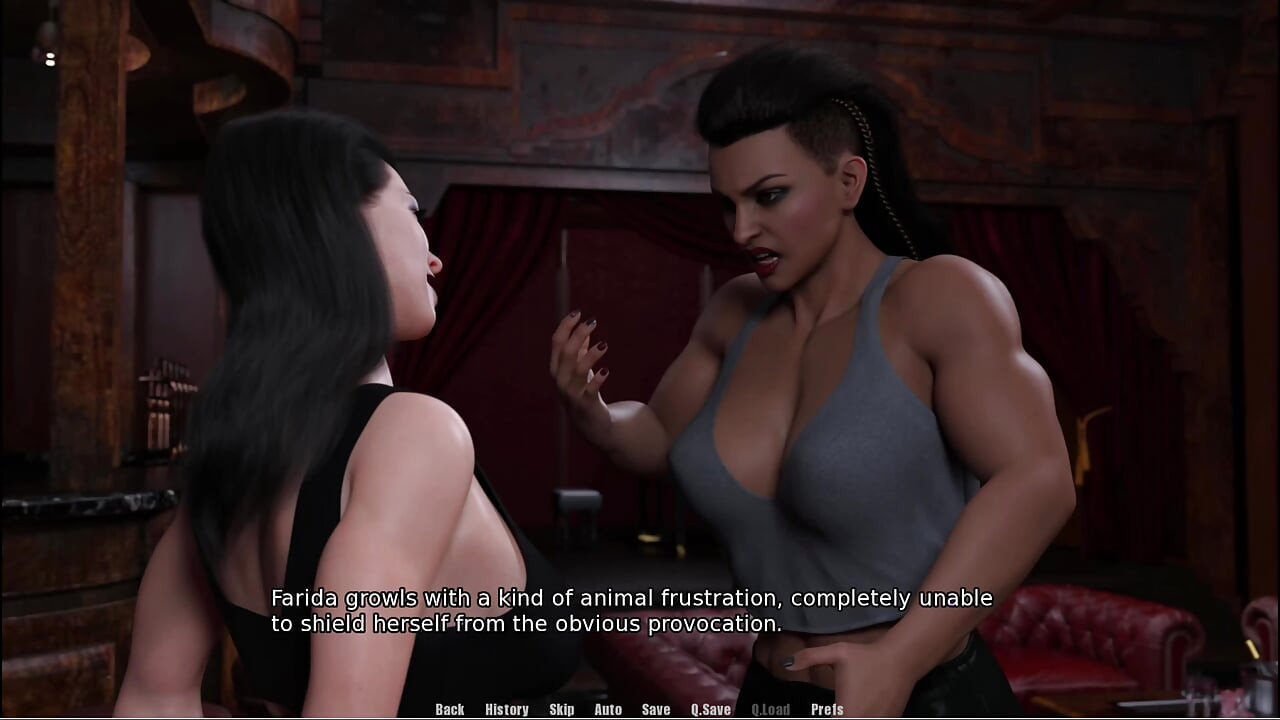Go back to the previous dialogue line
The width and height of the screenshot is (1280, 720).
tap(449, 709)
